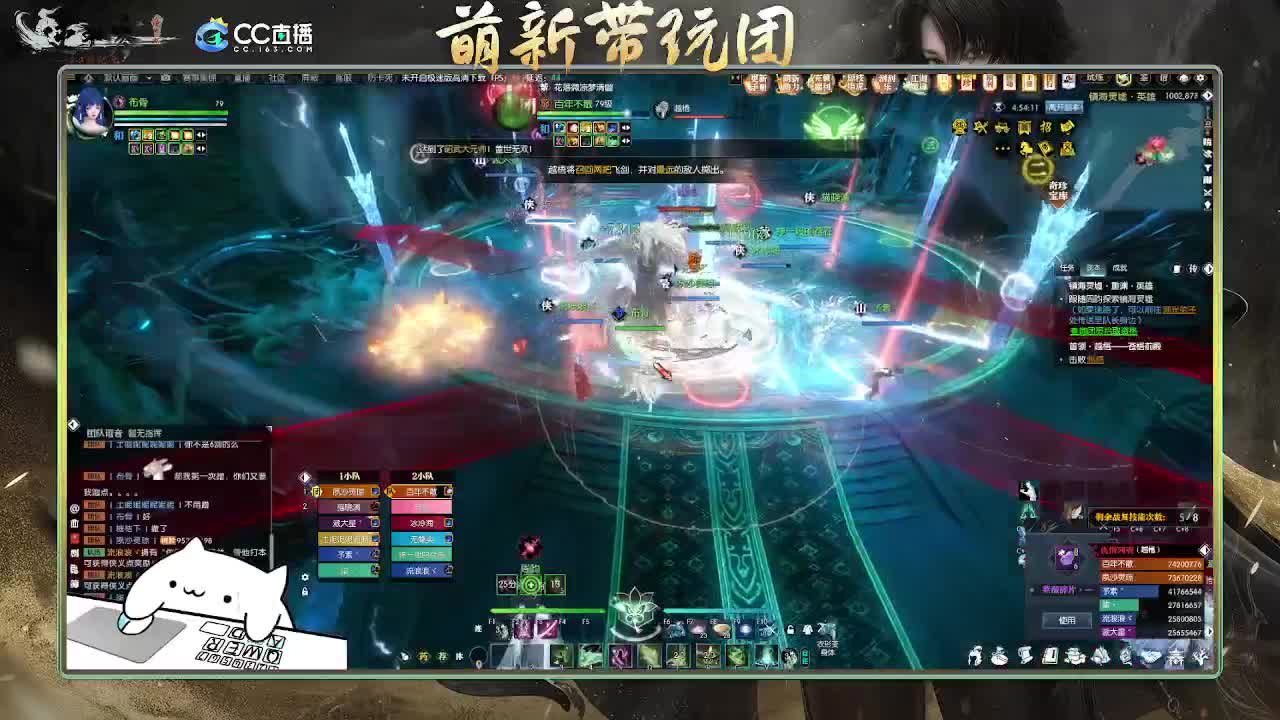Click the 药 quick-medicine icon near the skill bar

(x=424, y=656)
